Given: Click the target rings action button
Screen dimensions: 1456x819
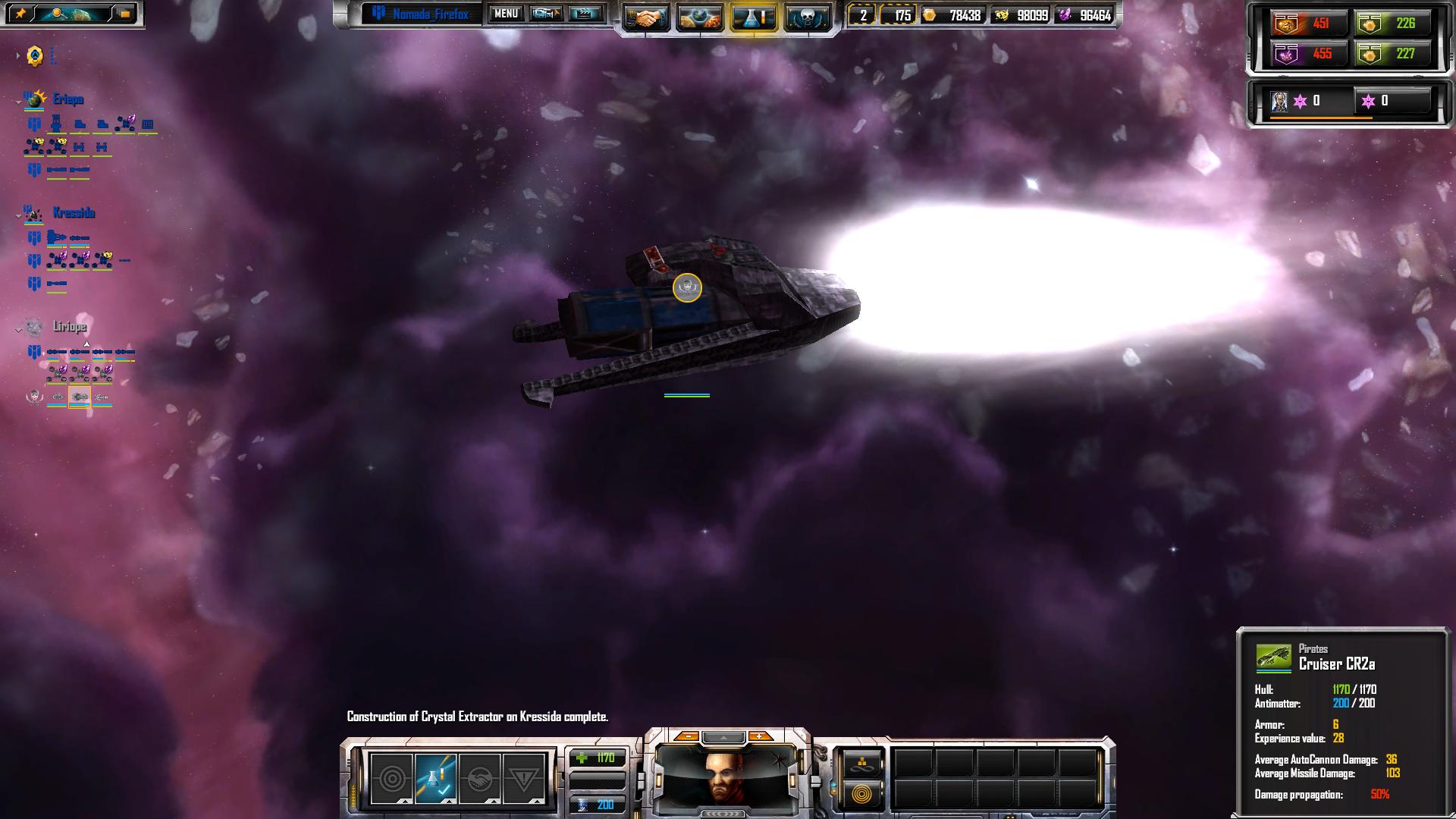Looking at the screenshot, I should pos(391,778).
